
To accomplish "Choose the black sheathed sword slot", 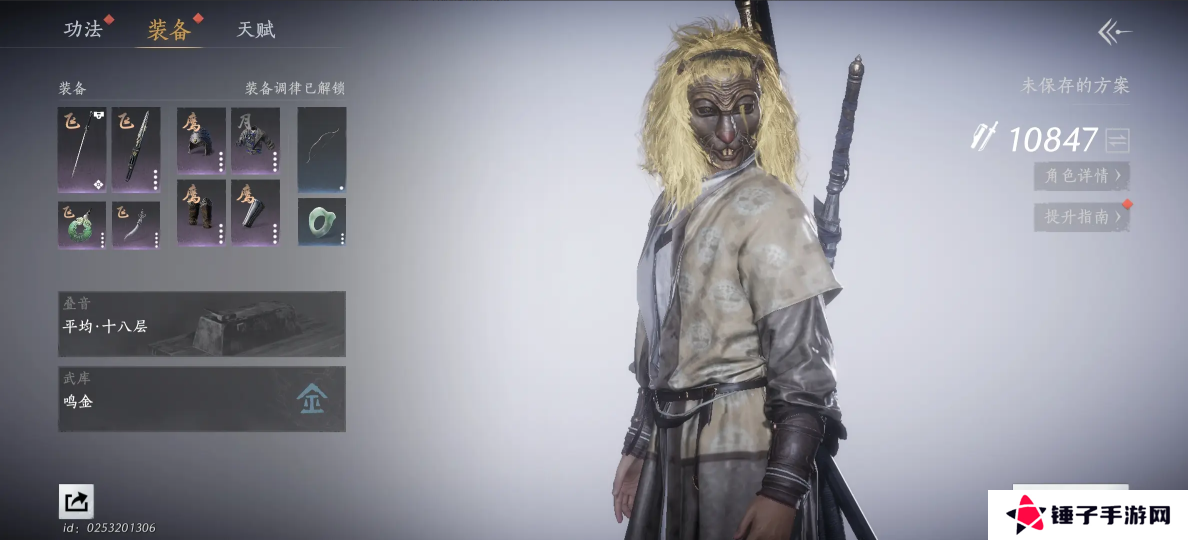I will [136, 150].
